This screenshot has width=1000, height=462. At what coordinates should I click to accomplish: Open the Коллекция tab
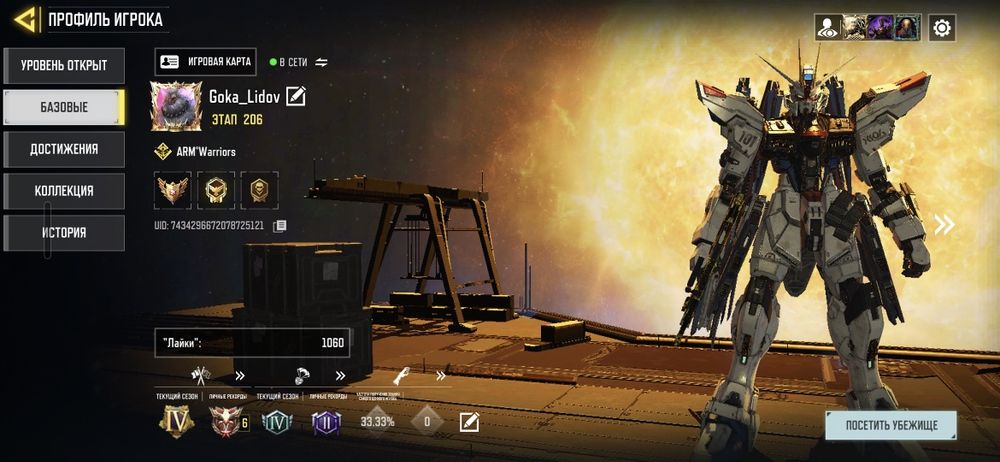[x=64, y=191]
